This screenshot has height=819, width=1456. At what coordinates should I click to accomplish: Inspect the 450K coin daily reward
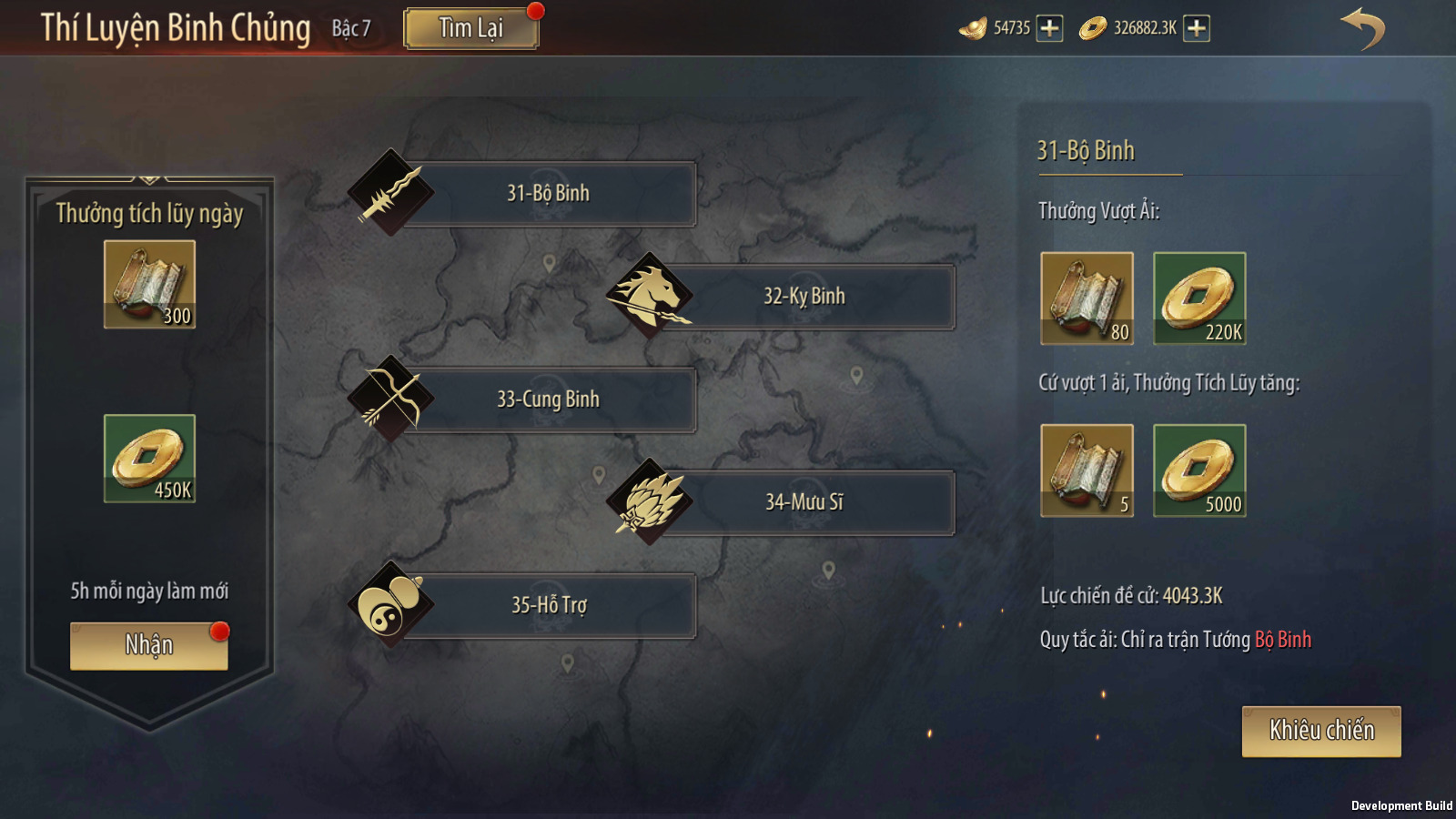pos(149,459)
